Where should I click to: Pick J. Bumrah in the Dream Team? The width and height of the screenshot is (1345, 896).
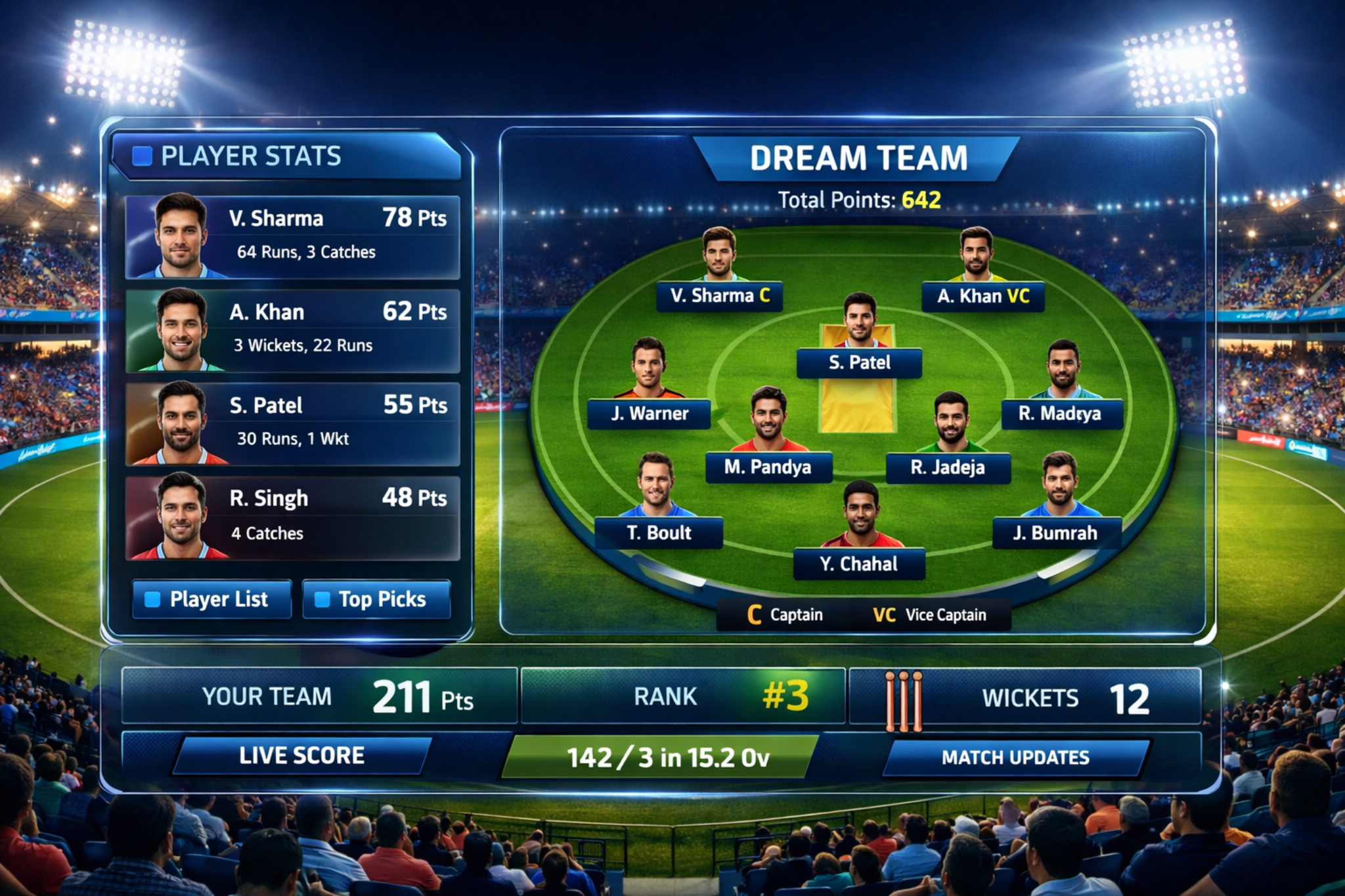pyautogui.click(x=1056, y=532)
